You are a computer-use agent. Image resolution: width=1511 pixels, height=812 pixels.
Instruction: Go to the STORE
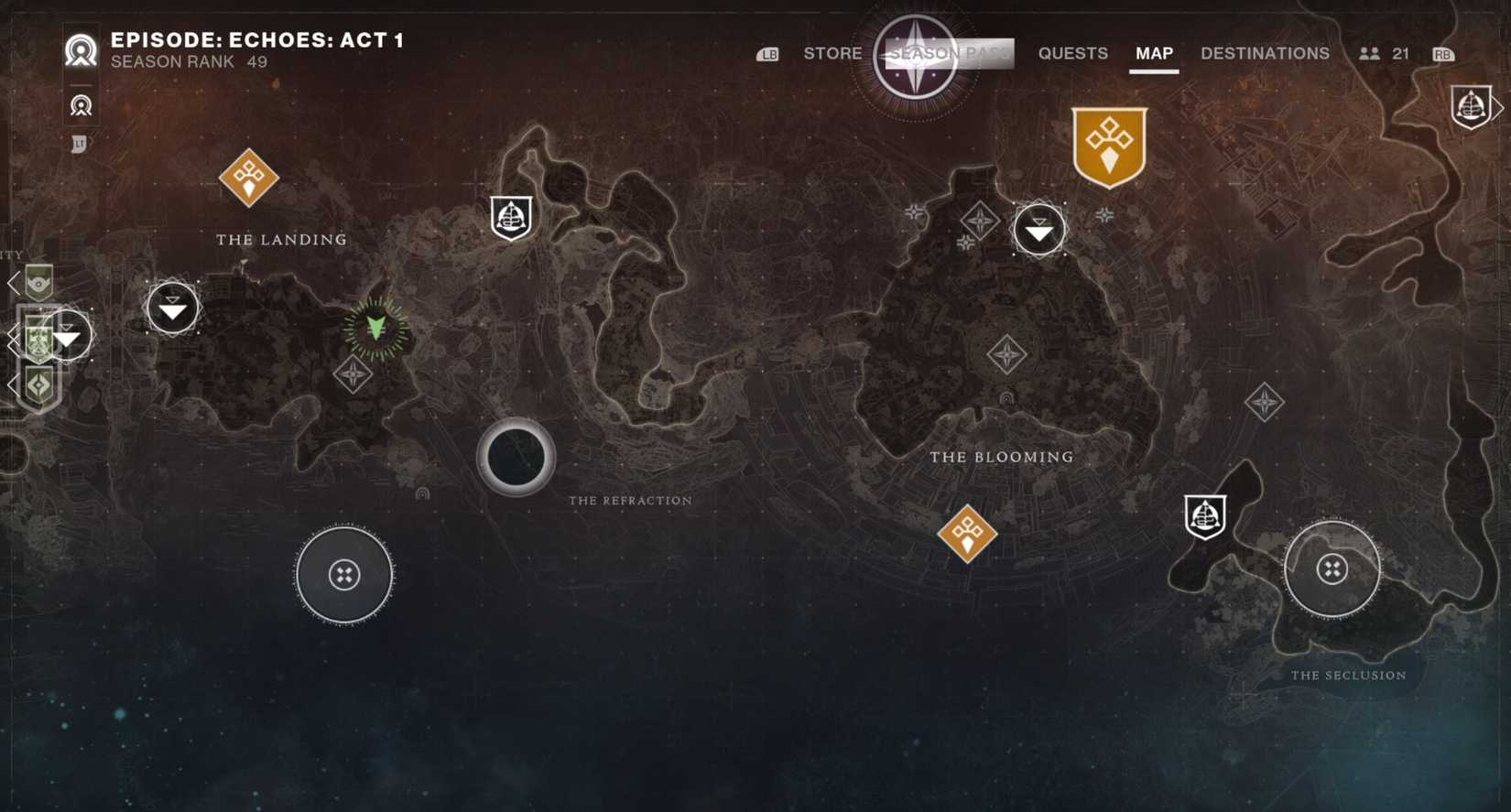(832, 53)
